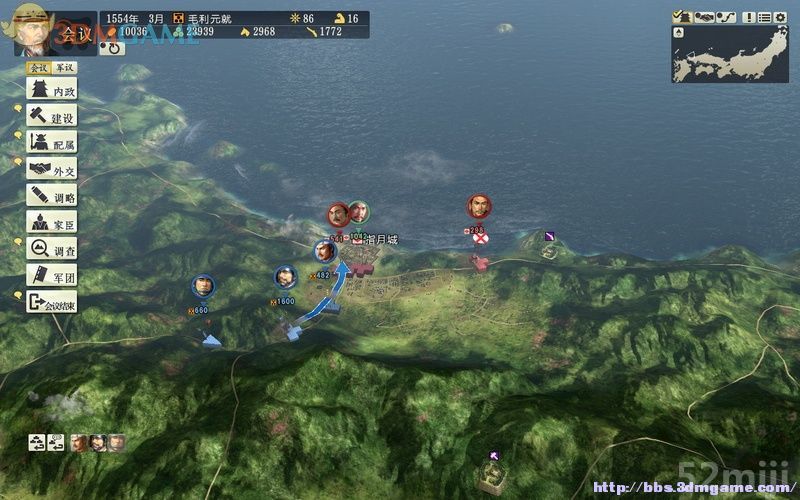Choose the 外交 diplomacy option
800x500 pixels.
pos(52,170)
